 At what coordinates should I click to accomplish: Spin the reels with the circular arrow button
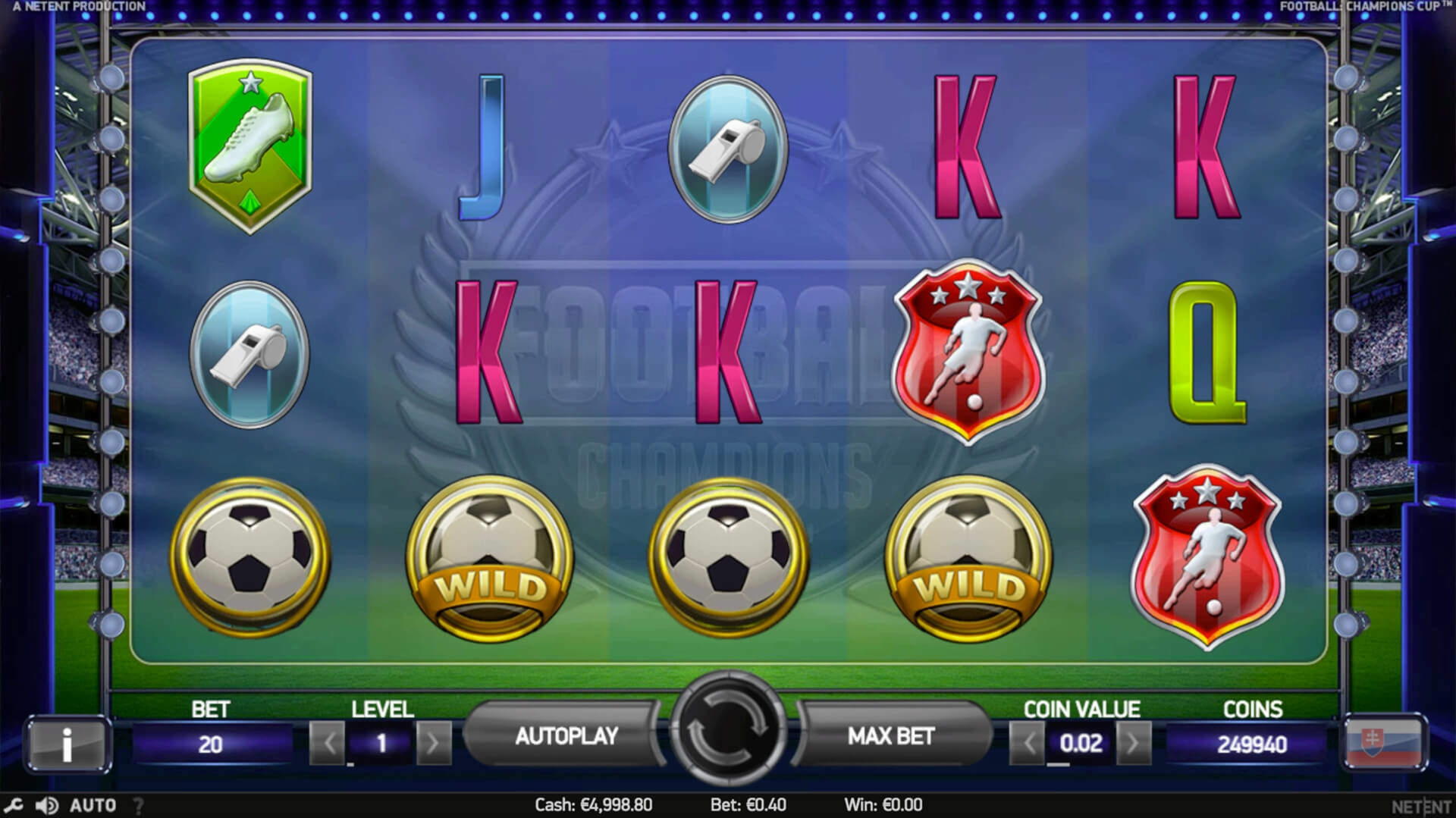tap(727, 729)
